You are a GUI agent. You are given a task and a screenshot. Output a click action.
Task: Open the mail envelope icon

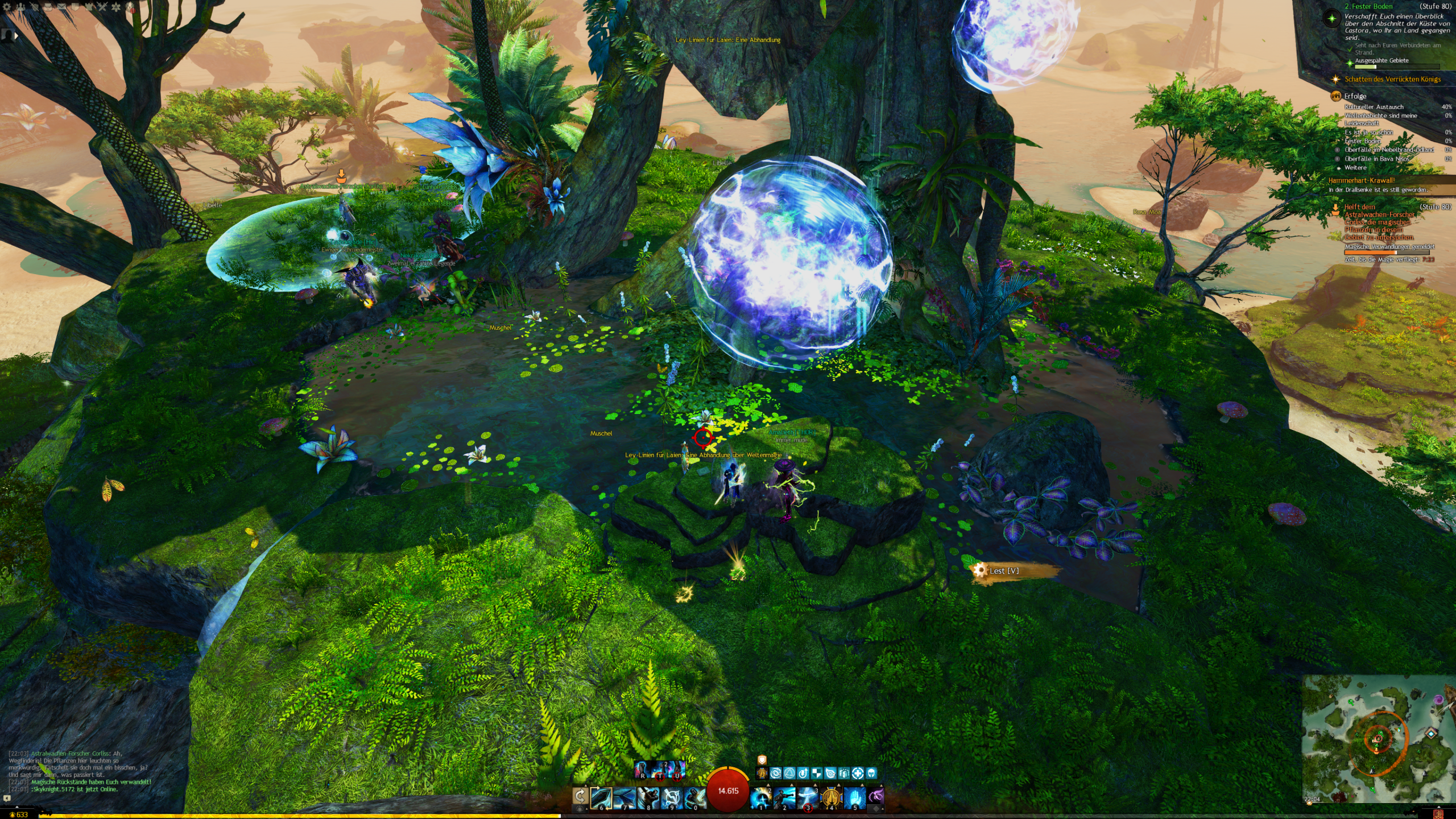point(62,7)
